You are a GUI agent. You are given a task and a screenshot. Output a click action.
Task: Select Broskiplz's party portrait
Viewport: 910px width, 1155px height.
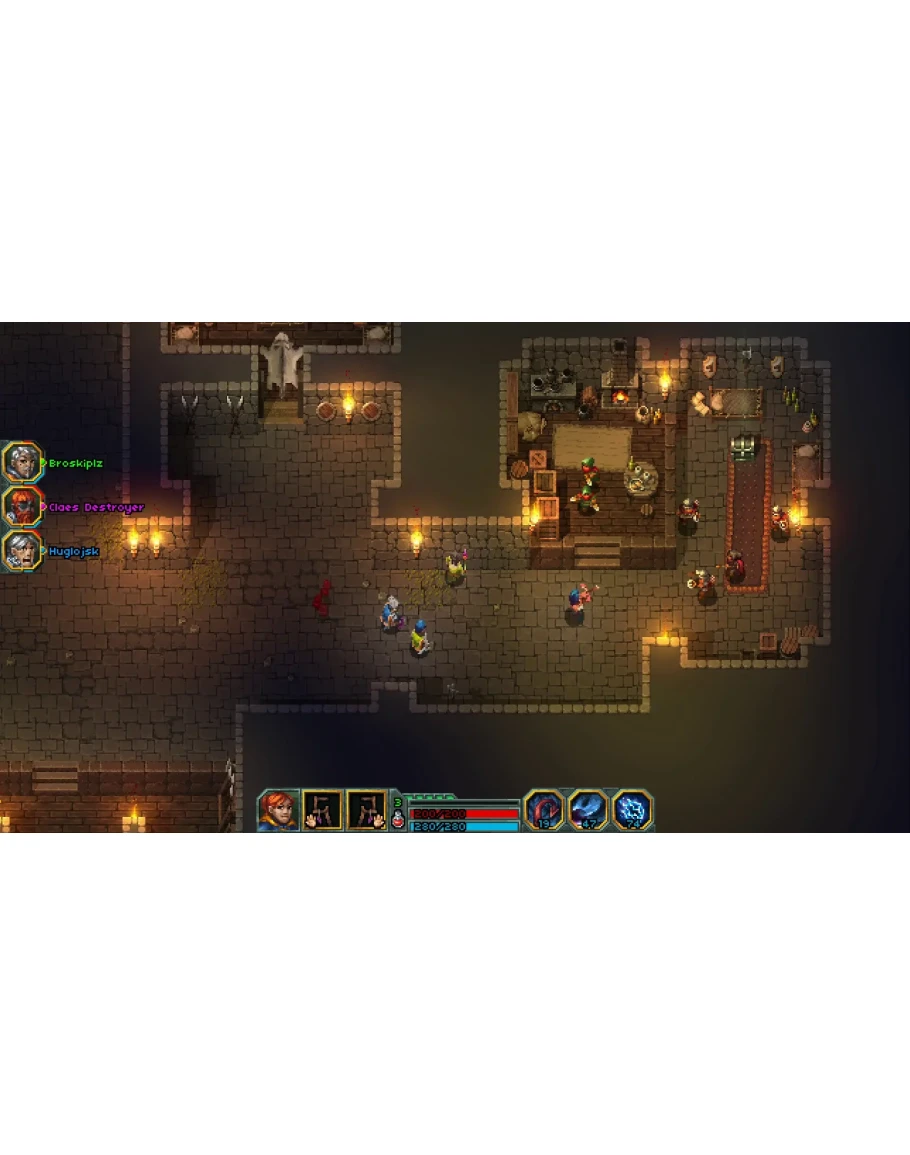[21, 462]
